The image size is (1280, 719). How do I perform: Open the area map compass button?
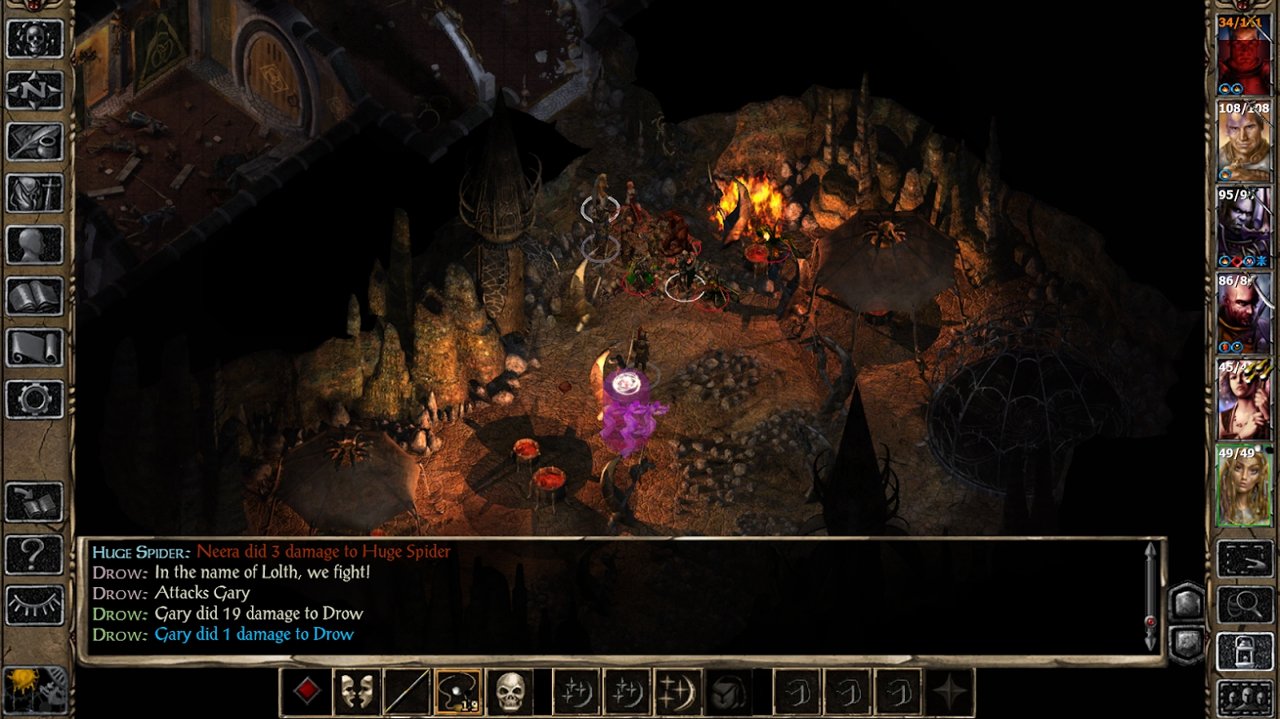pos(35,90)
